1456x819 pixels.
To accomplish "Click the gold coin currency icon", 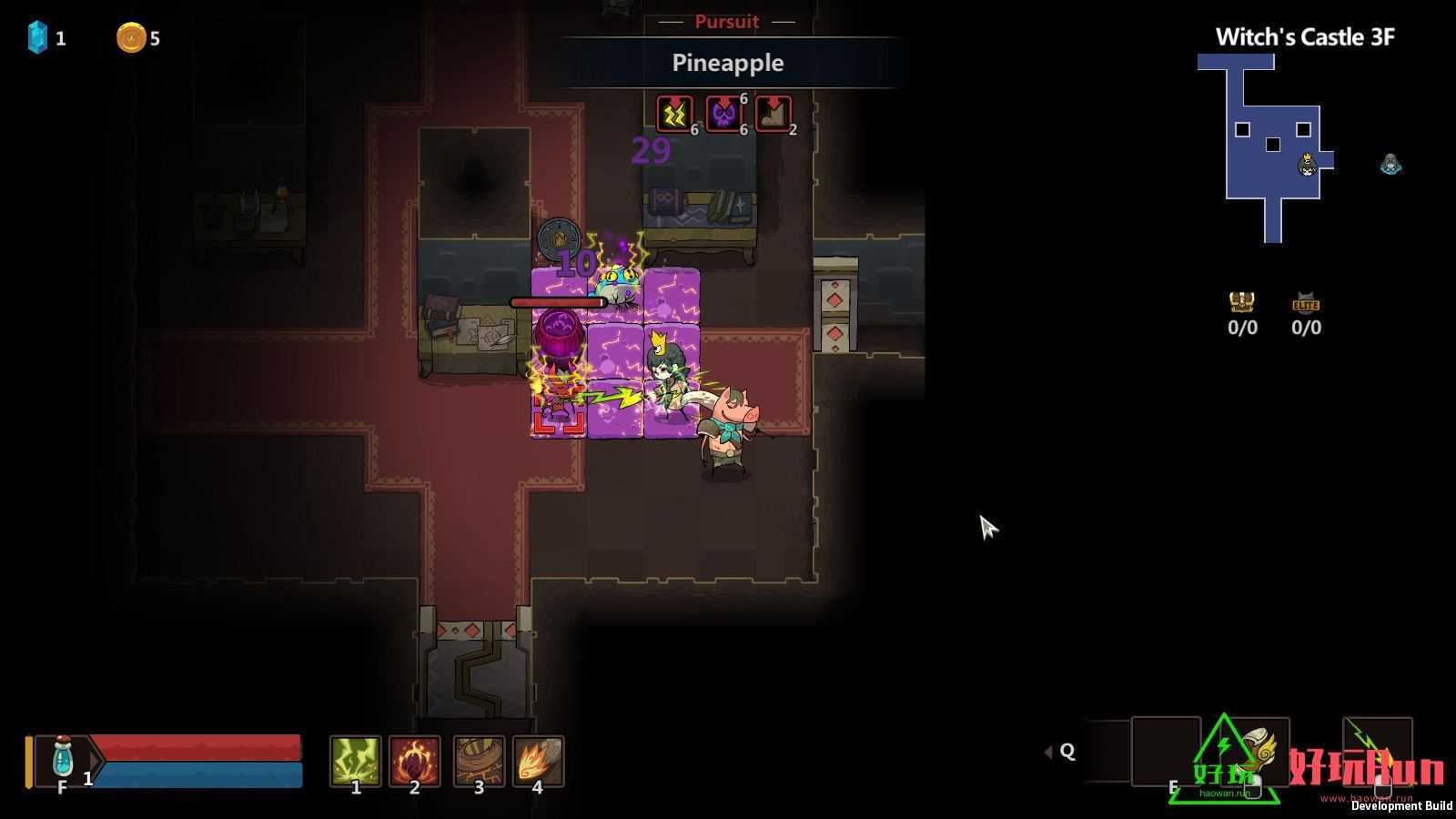I will pyautogui.click(x=130, y=37).
